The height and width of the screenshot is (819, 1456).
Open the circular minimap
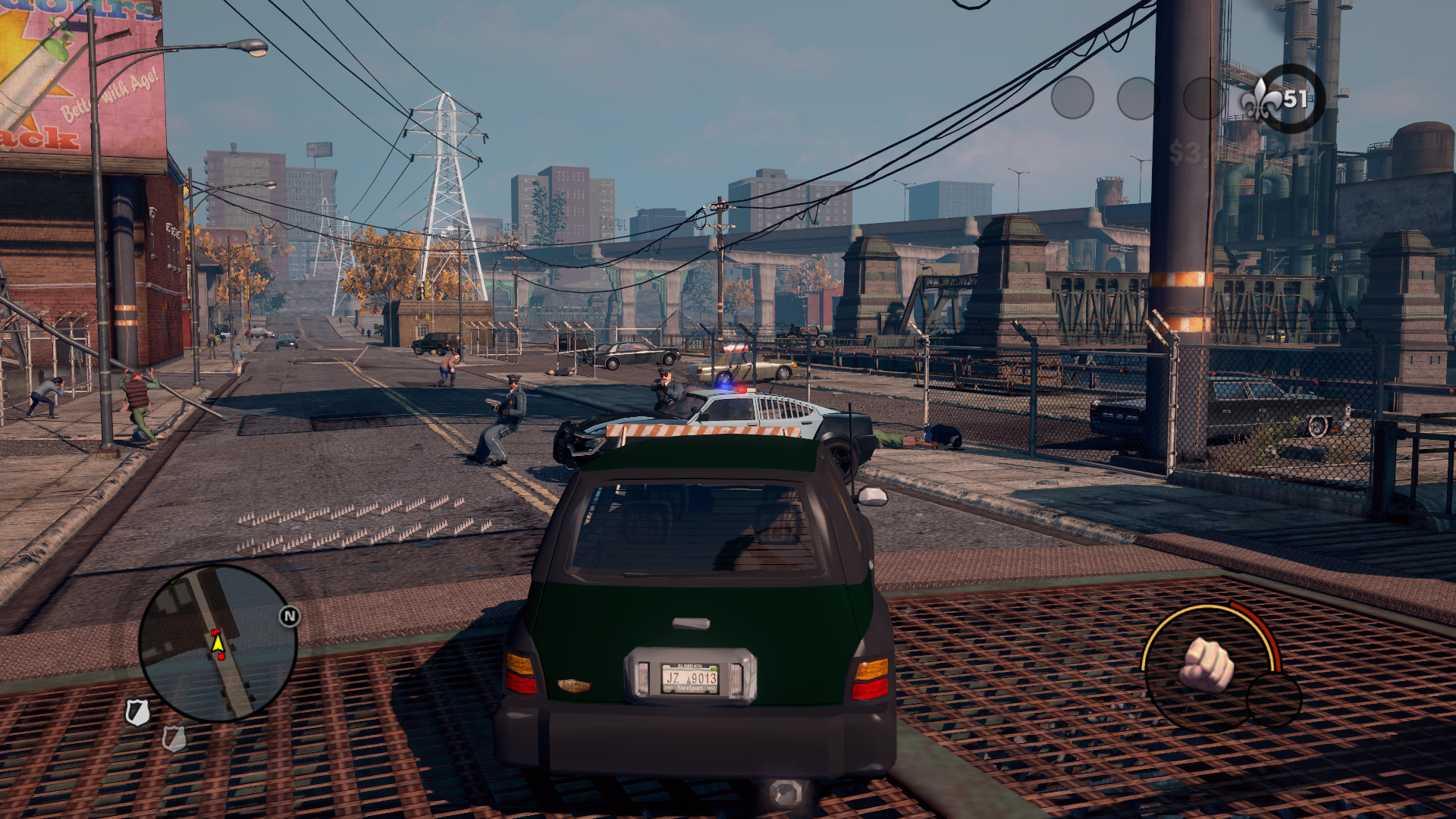click(218, 643)
